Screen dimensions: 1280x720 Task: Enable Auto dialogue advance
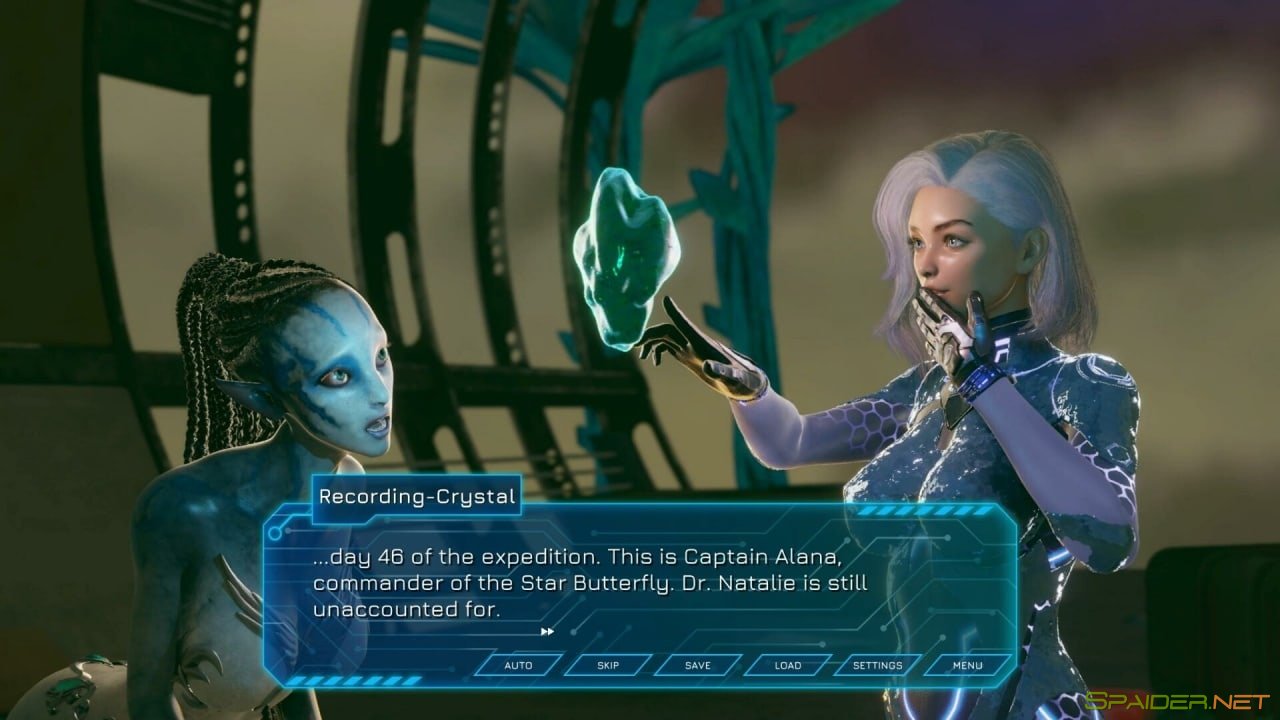tap(518, 665)
